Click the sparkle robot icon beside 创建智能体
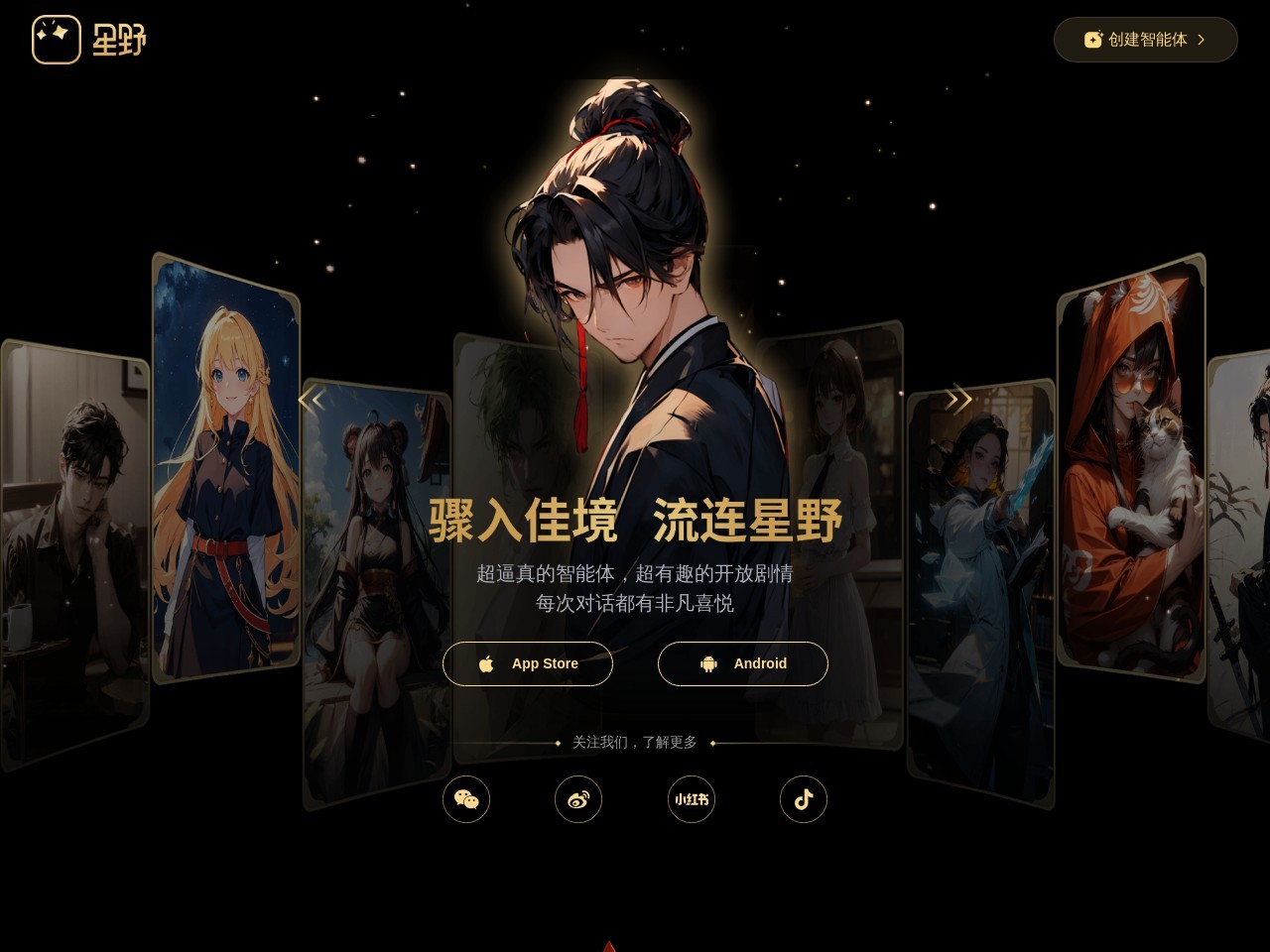Screen dimensions: 1270x952 pyautogui.click(x=1092, y=40)
